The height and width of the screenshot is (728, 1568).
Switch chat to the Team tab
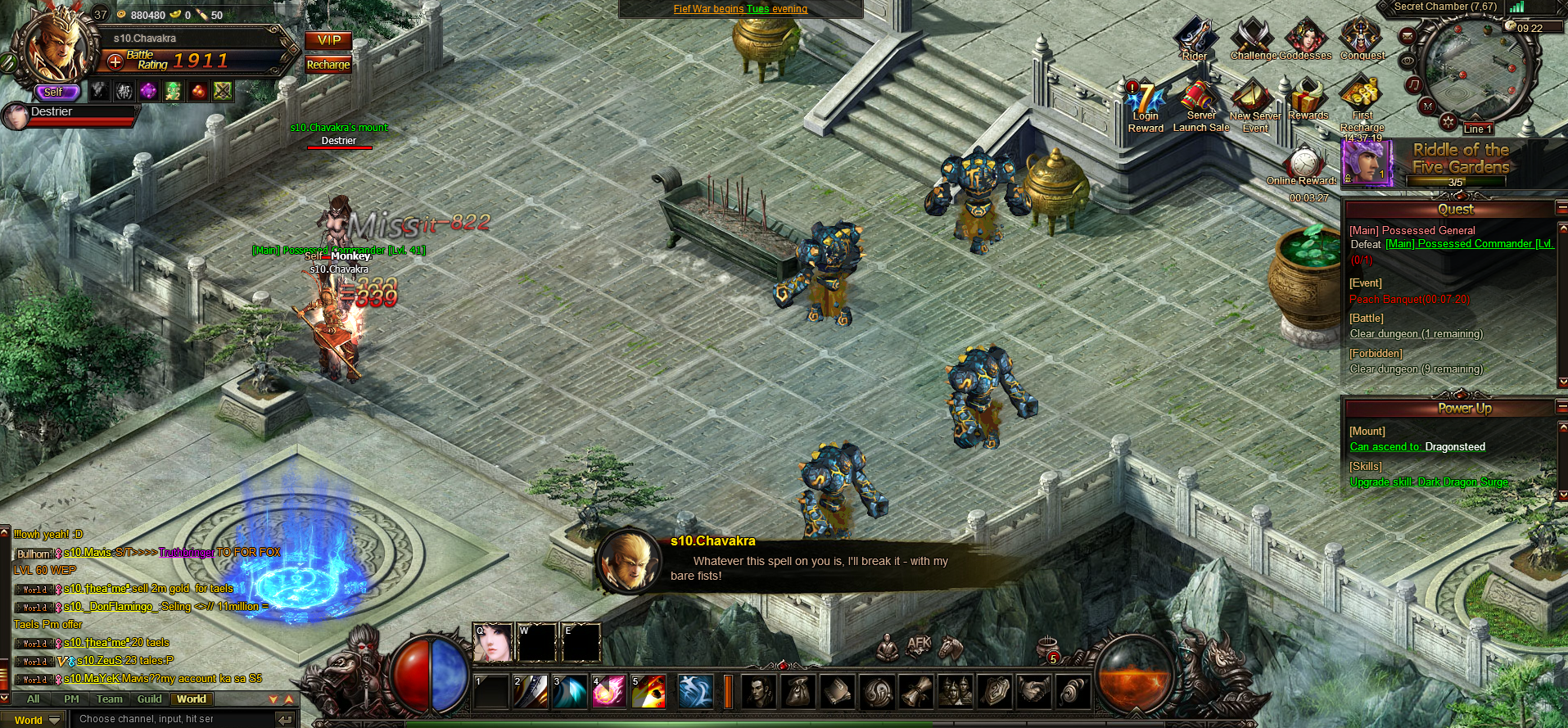pos(109,699)
